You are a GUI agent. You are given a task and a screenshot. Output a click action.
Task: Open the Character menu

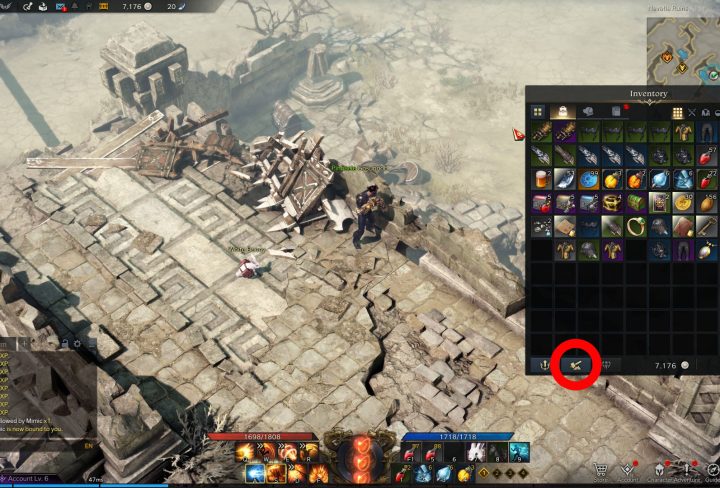point(661,471)
